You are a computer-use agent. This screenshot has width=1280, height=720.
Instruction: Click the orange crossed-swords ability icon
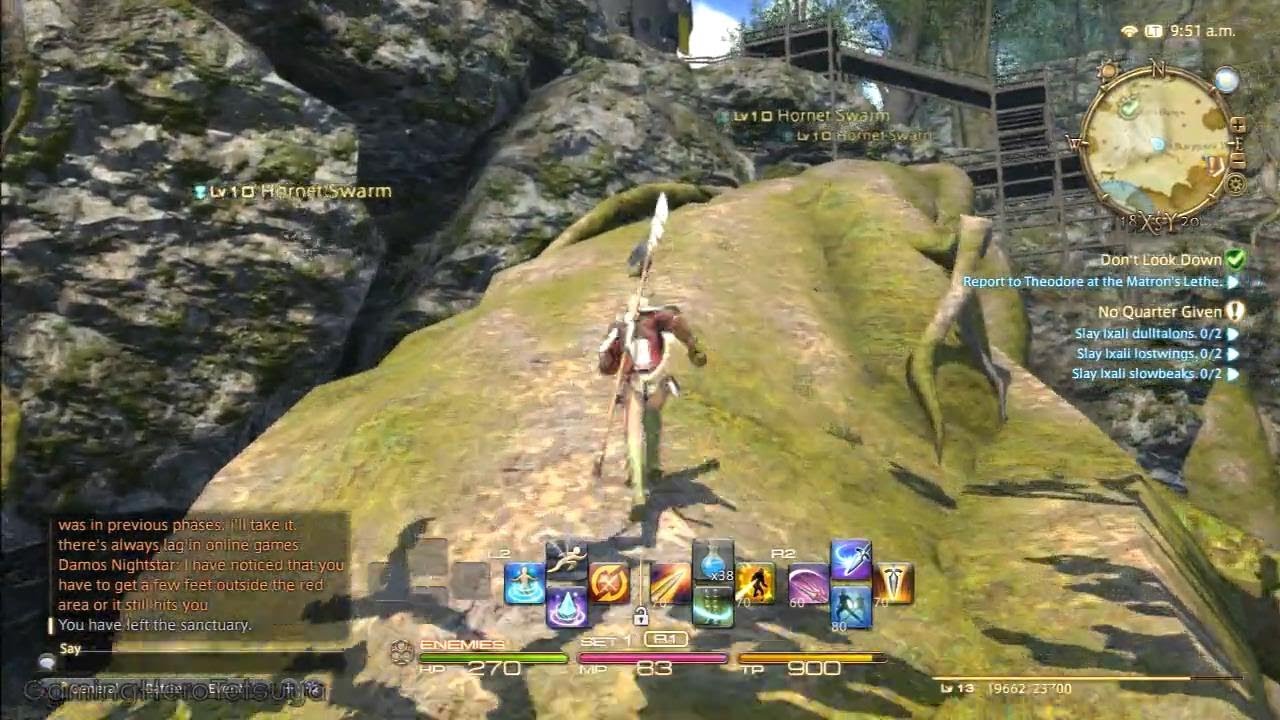pyautogui.click(x=608, y=582)
